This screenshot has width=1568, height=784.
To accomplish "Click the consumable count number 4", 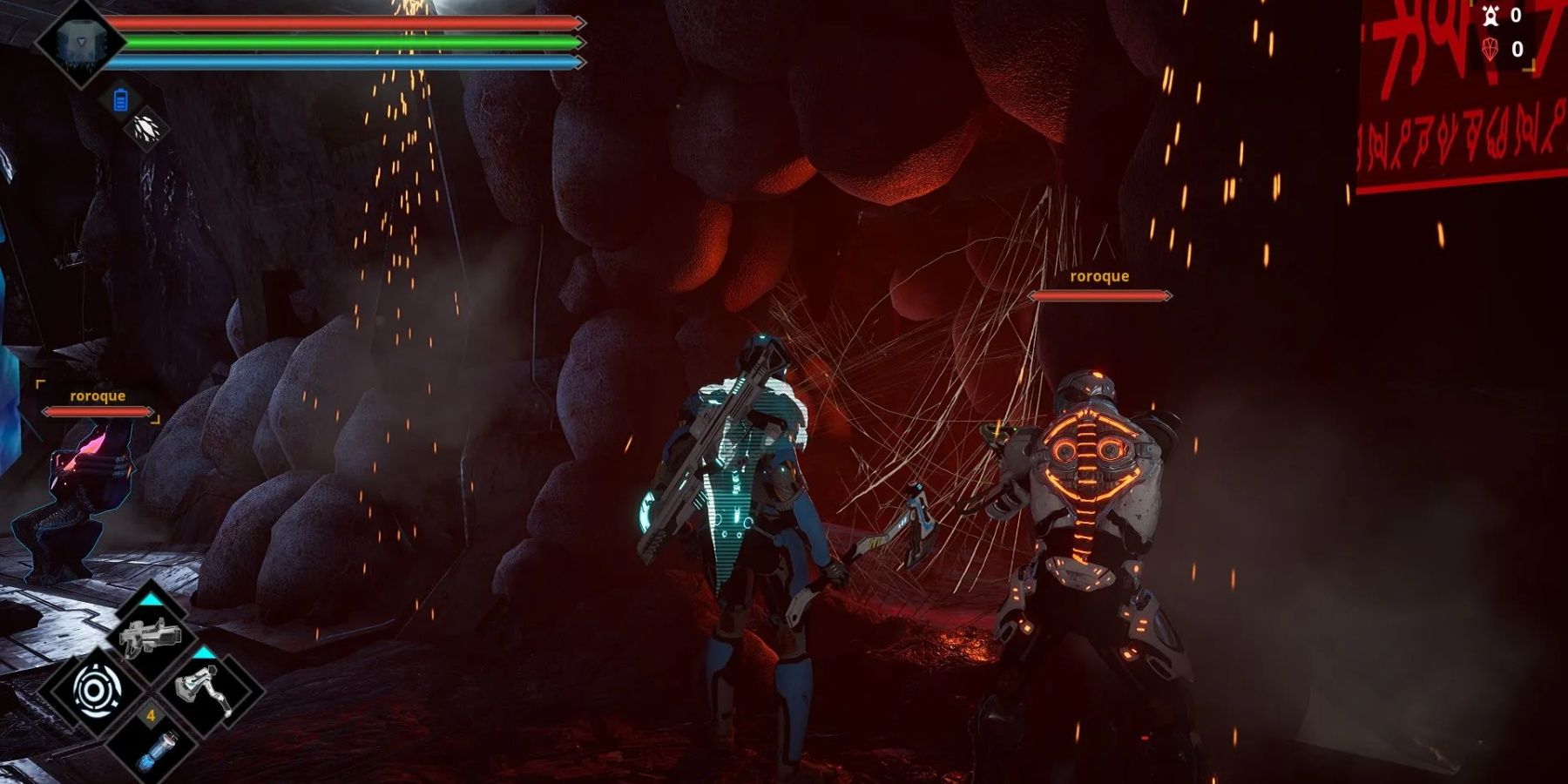I will [150, 715].
